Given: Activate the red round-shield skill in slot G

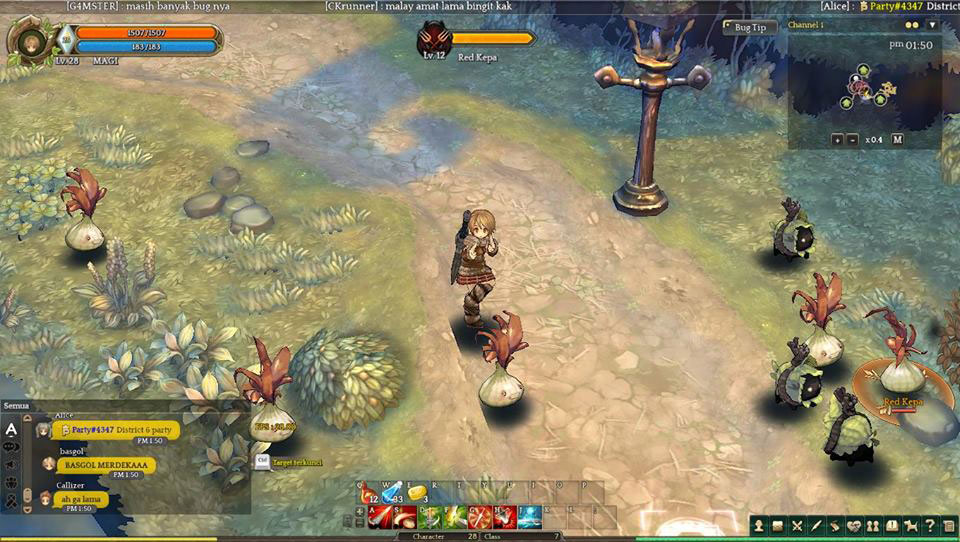Looking at the screenshot, I should [479, 518].
